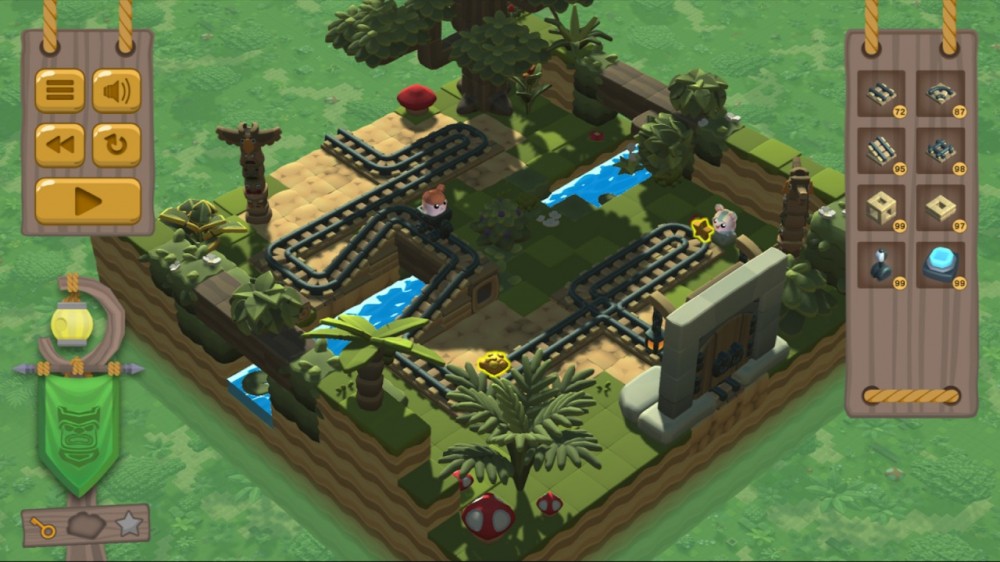Image resolution: width=1000 pixels, height=562 pixels.
Task: Choose the tall hollow block with 99 left
Action: (881, 208)
